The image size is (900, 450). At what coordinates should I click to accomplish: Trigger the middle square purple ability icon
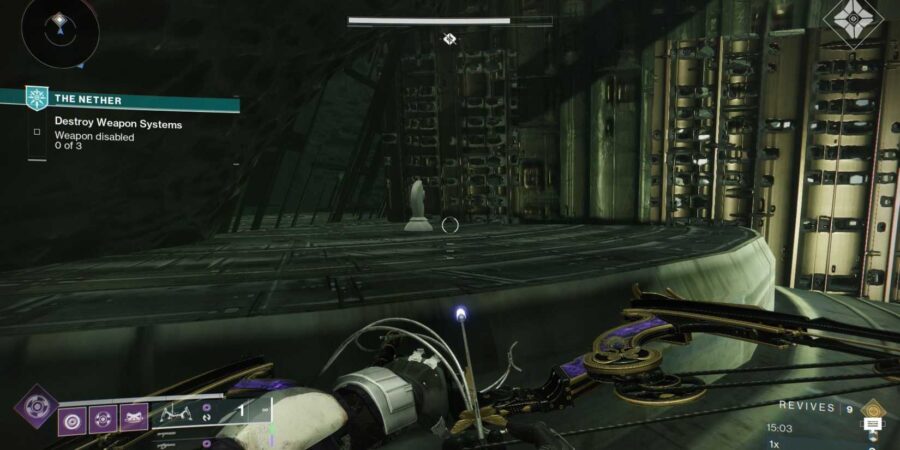[x=104, y=418]
